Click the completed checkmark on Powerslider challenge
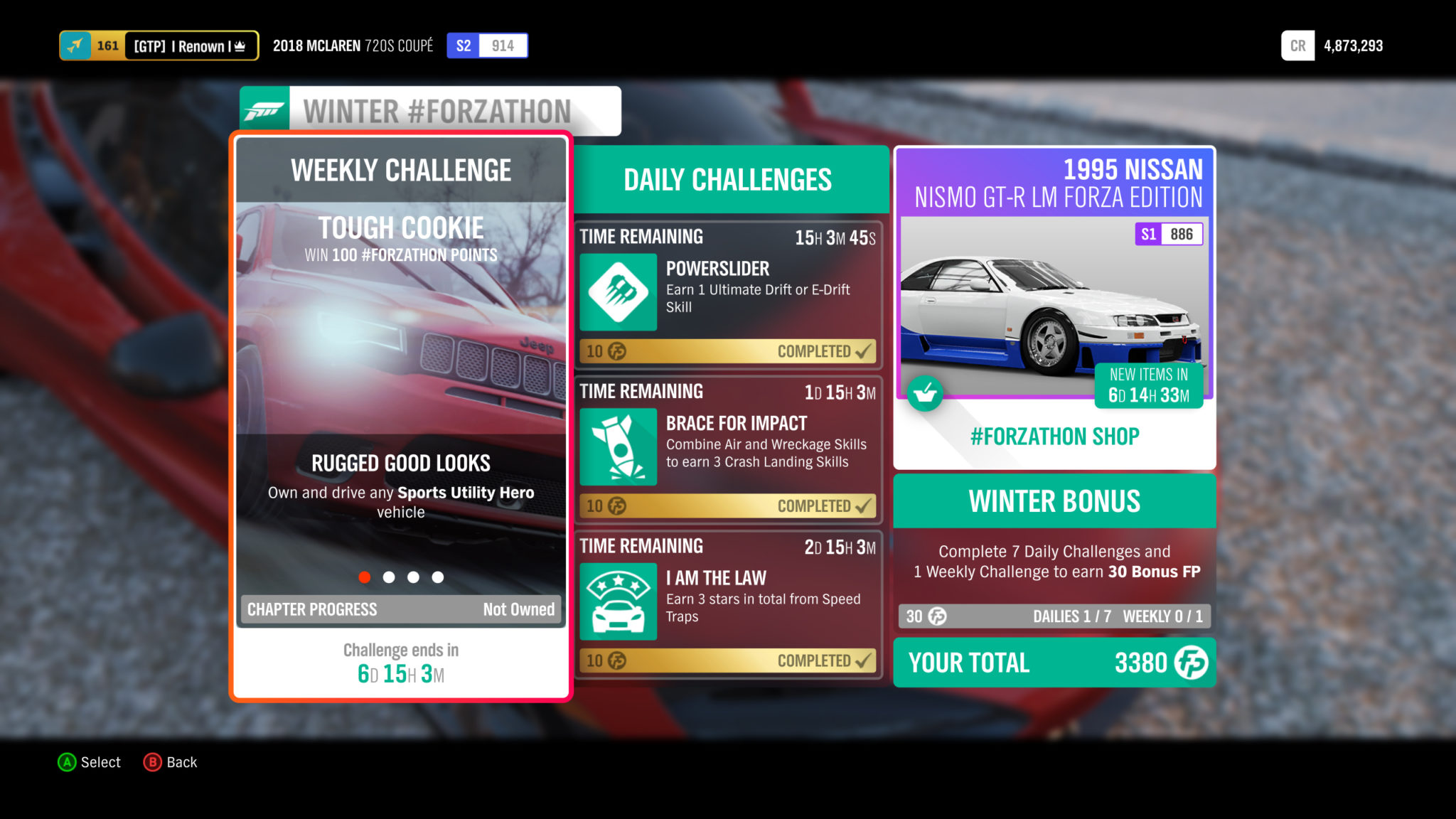1456x819 pixels. (x=862, y=351)
